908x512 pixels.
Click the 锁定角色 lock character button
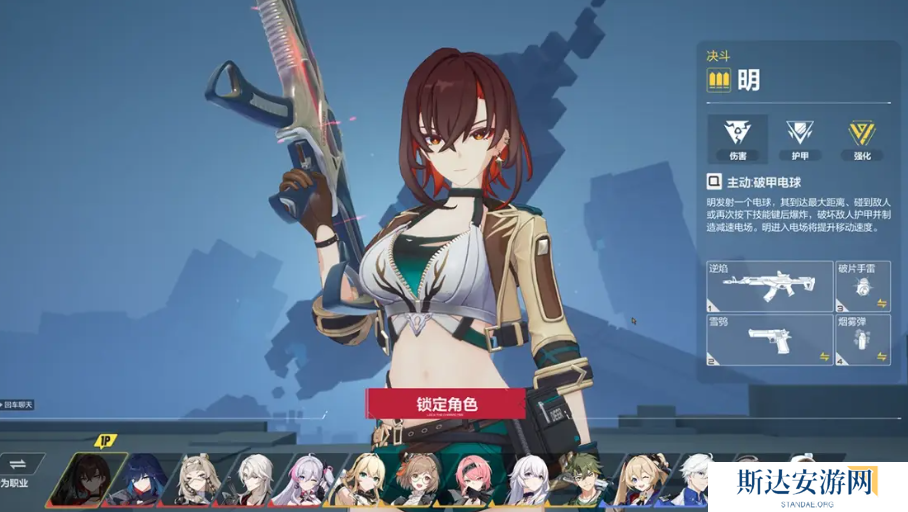click(x=446, y=404)
